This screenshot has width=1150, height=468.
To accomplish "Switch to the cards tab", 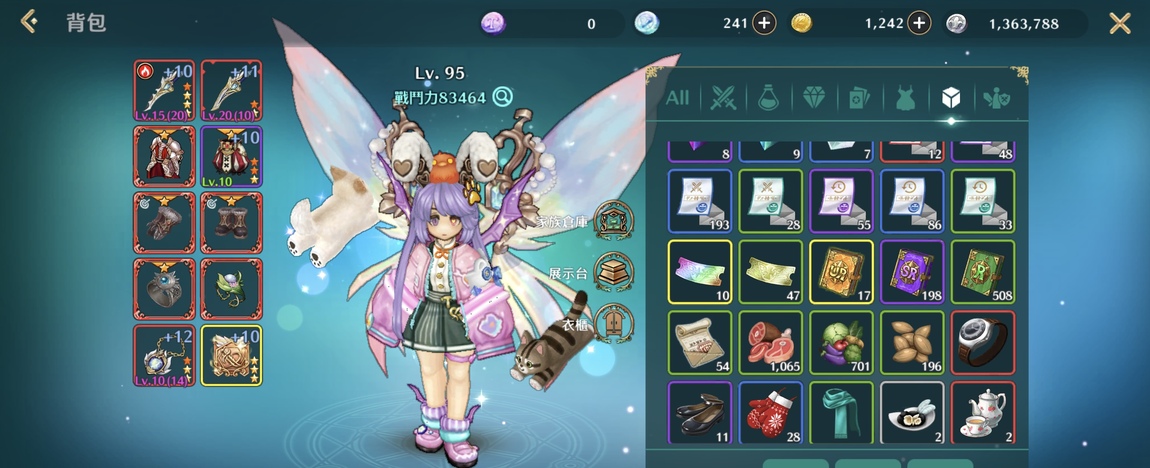I will (859, 98).
